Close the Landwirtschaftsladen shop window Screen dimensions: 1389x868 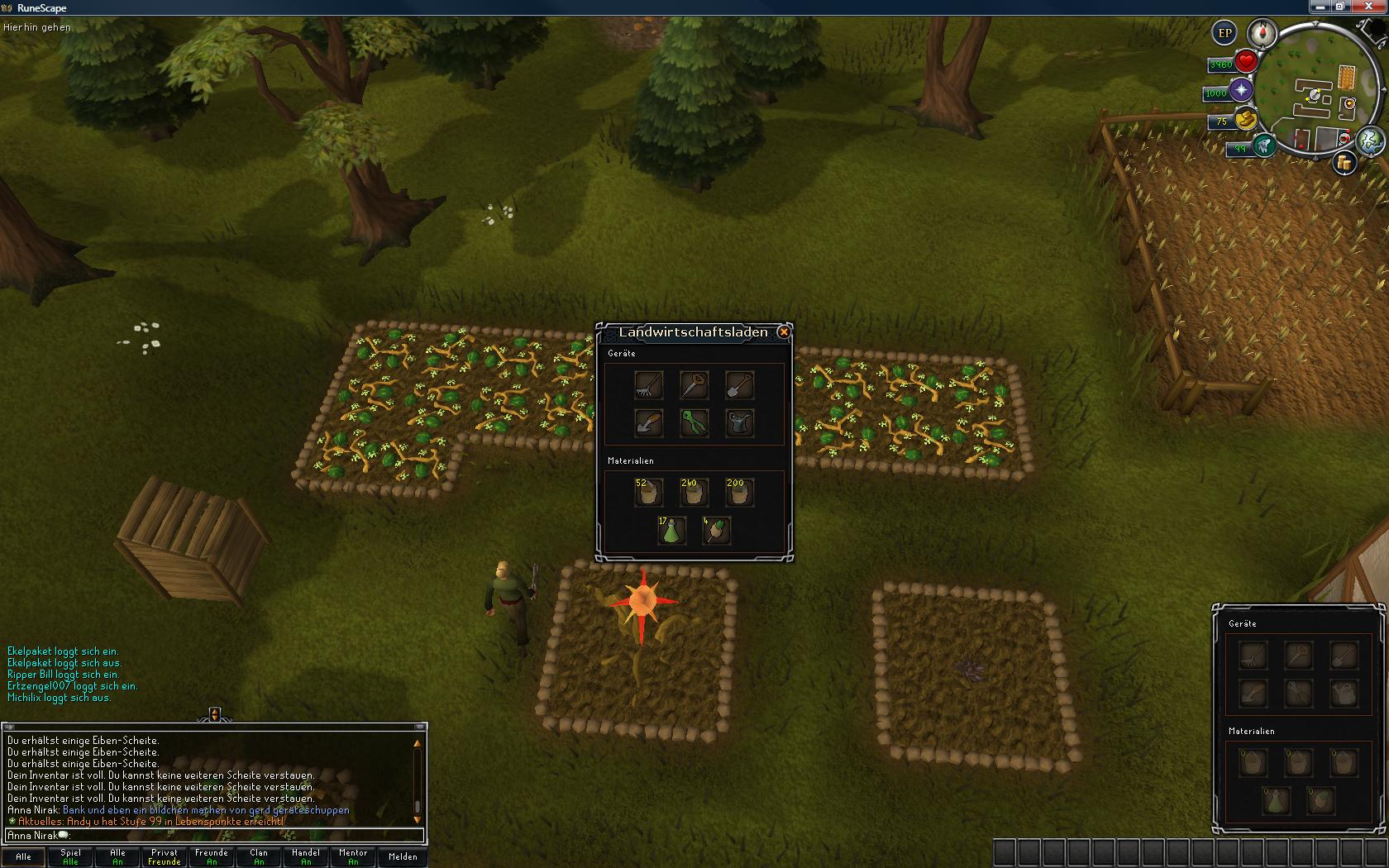[x=784, y=332]
